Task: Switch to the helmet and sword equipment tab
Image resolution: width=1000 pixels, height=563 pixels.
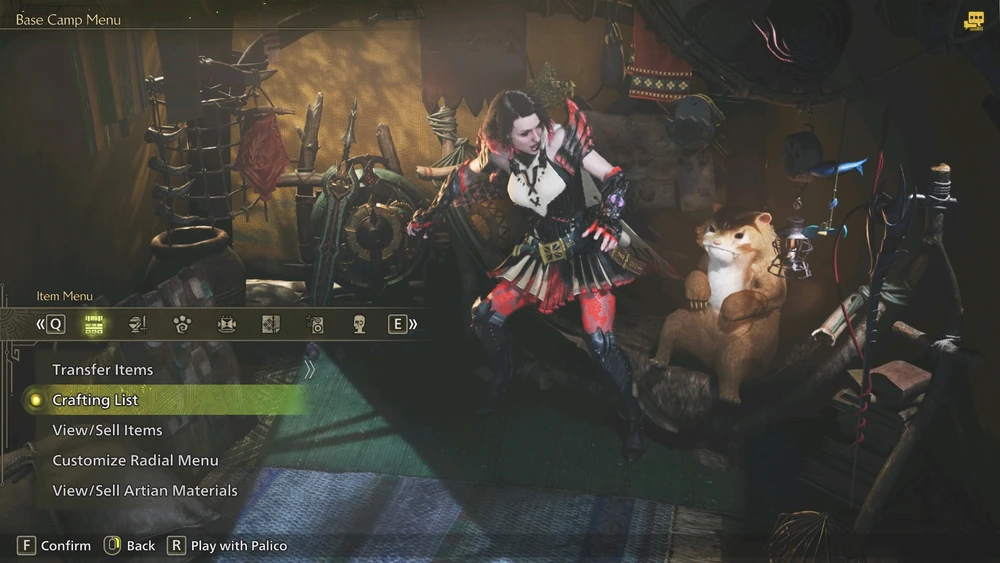Action: point(139,324)
